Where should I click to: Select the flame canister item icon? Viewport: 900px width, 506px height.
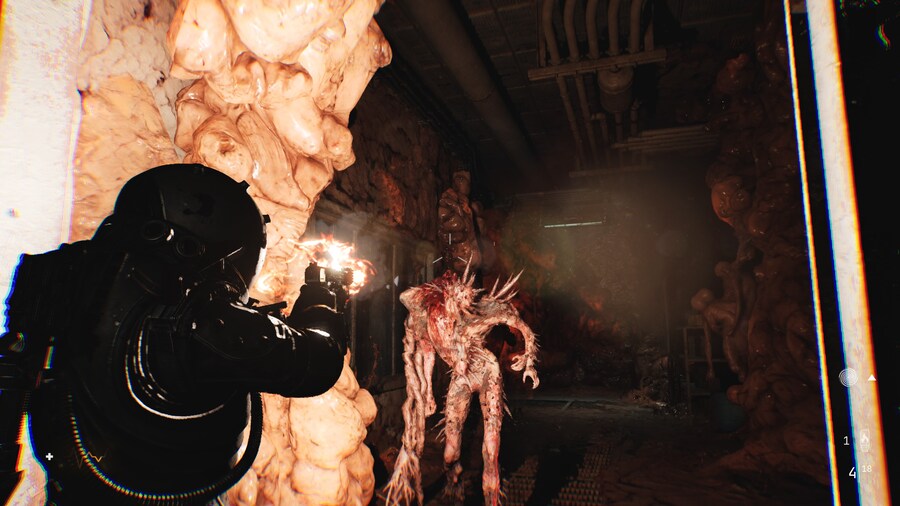coord(865,438)
